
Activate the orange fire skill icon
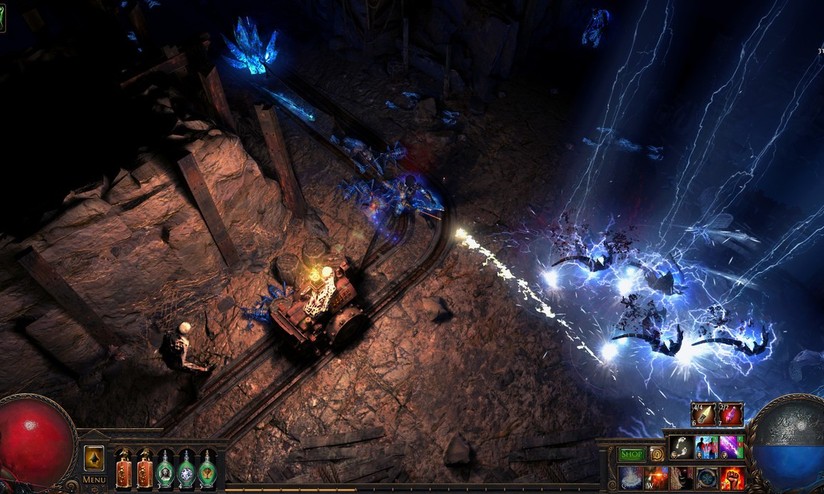point(657,477)
